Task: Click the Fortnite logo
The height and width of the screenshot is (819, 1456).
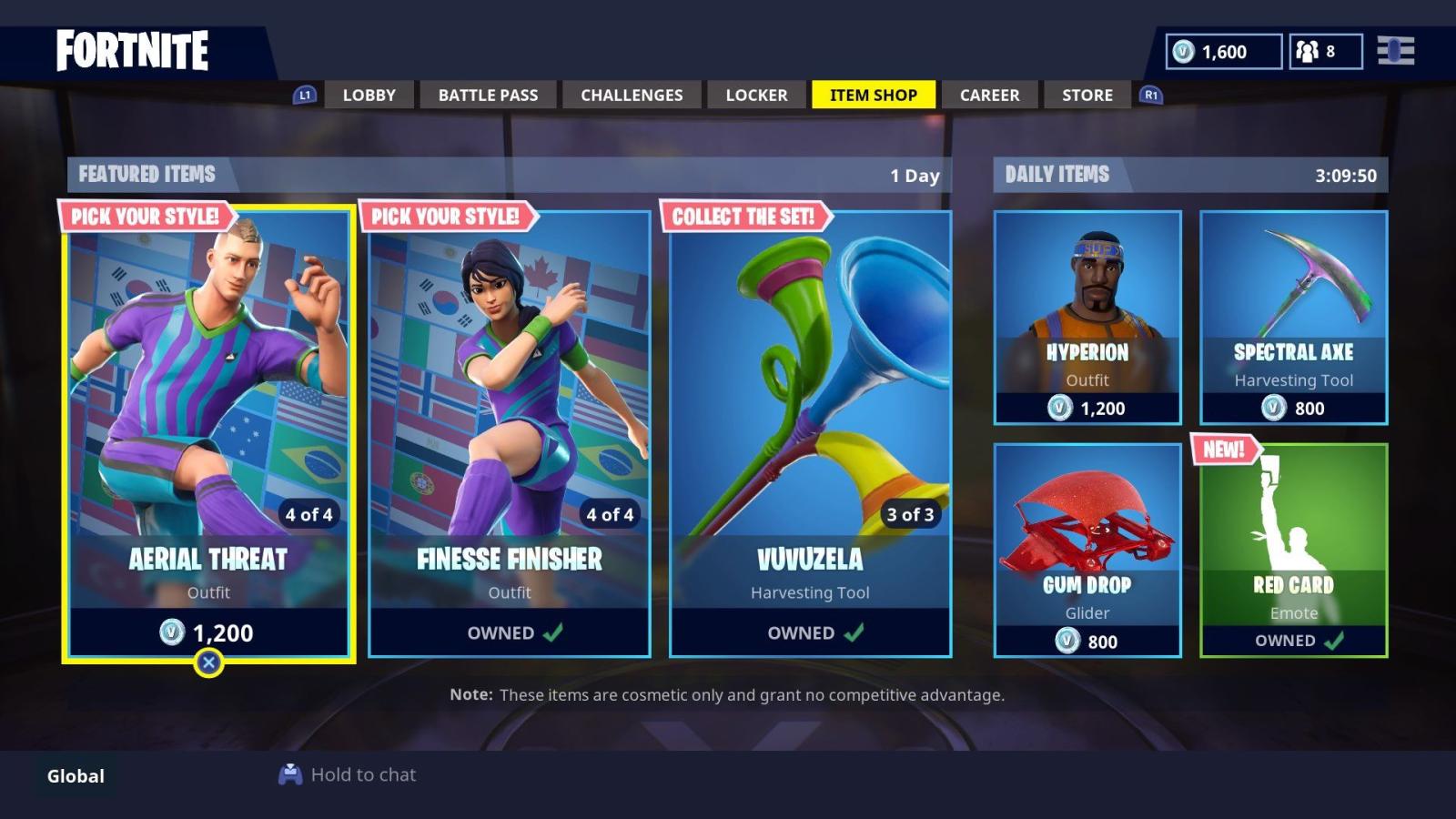Action: (x=133, y=51)
